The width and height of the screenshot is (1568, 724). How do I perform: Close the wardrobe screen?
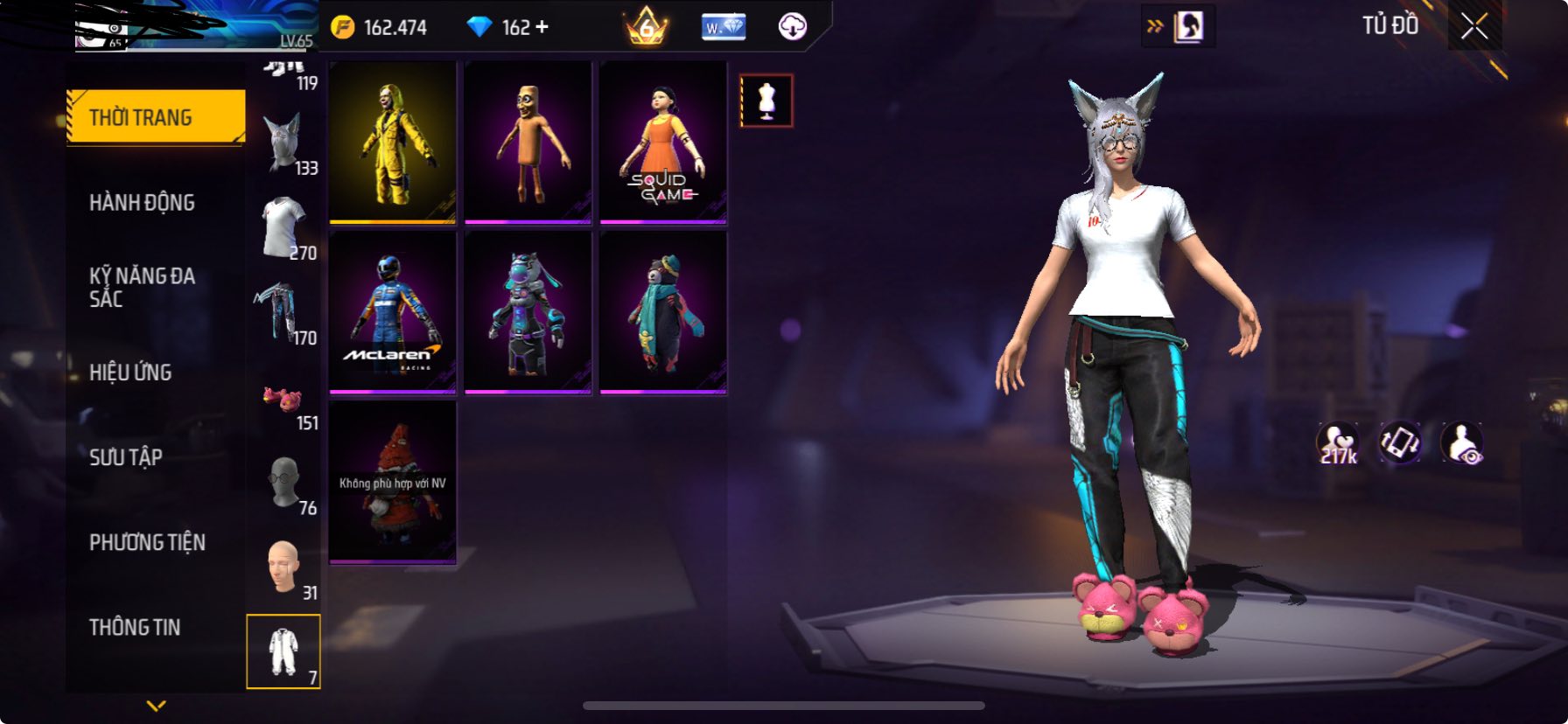(x=1474, y=27)
